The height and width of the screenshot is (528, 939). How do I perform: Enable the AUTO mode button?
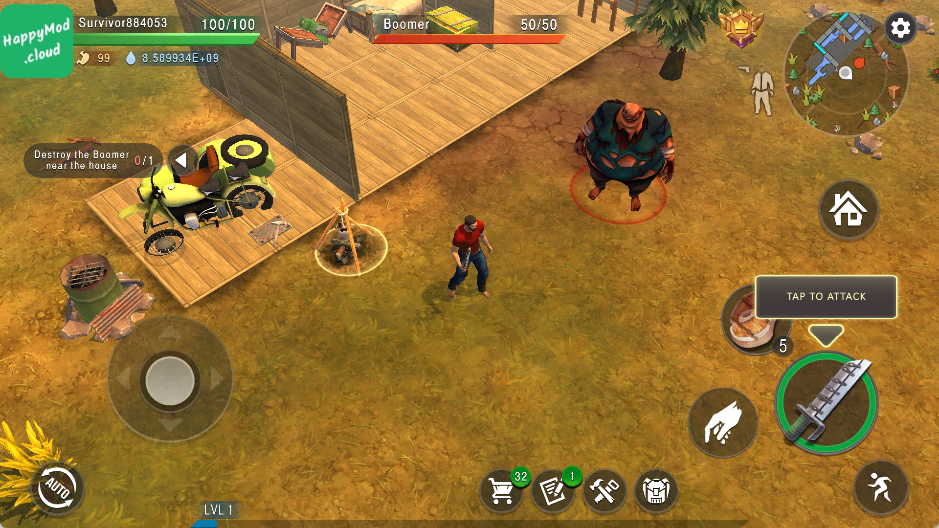pos(57,488)
